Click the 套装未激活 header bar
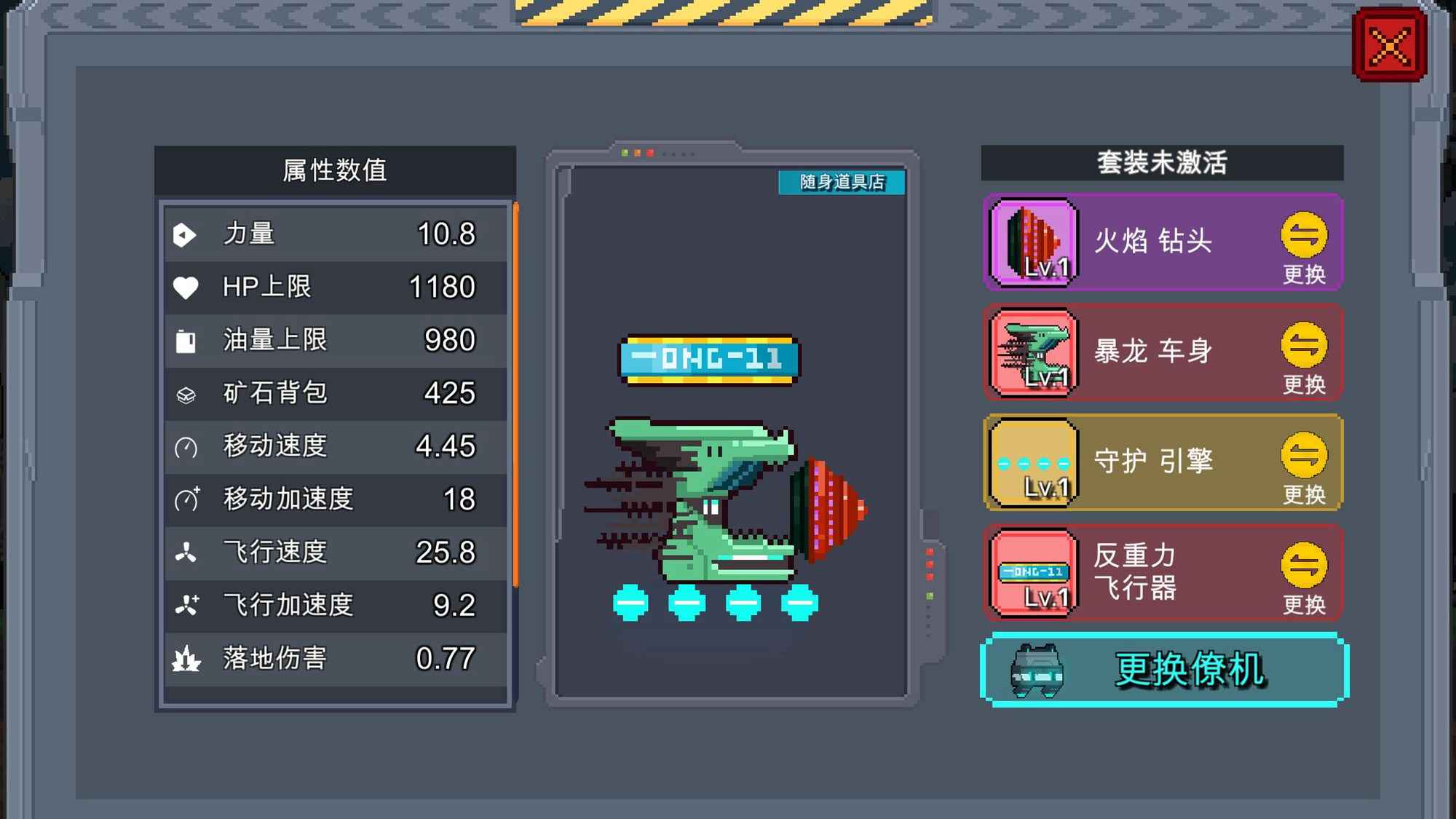The width and height of the screenshot is (1456, 819). click(x=1161, y=162)
